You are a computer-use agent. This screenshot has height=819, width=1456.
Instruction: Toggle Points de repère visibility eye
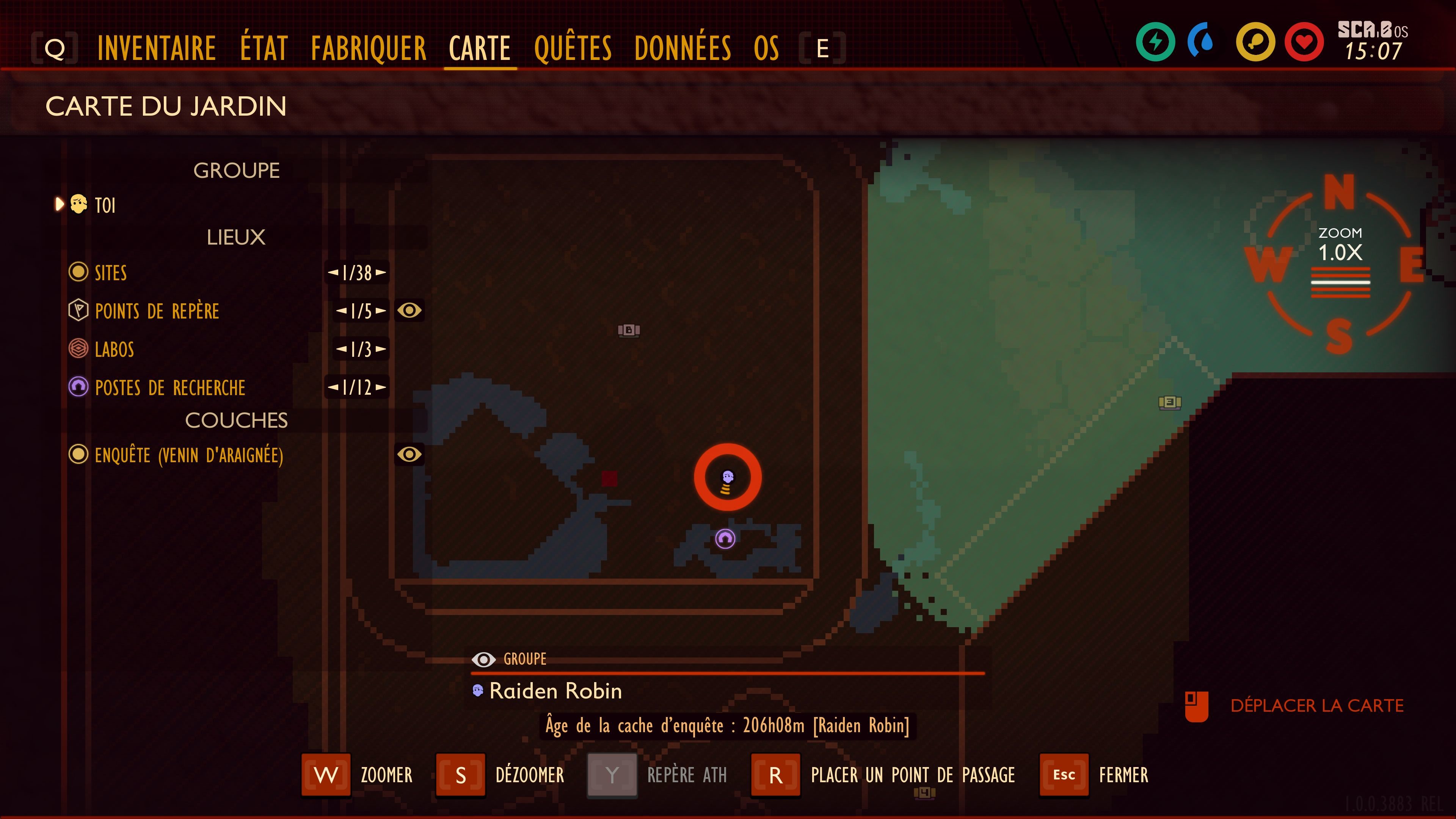(x=409, y=310)
